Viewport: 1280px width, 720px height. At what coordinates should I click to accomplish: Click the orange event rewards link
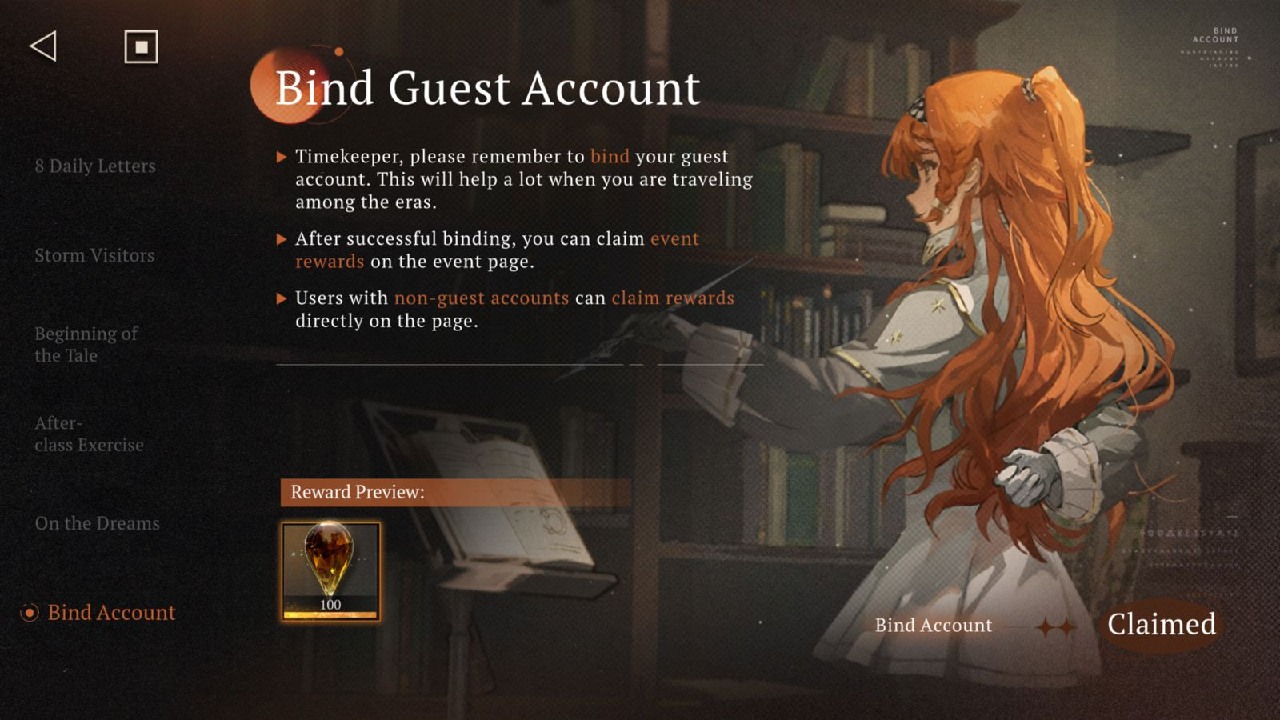(x=676, y=238)
